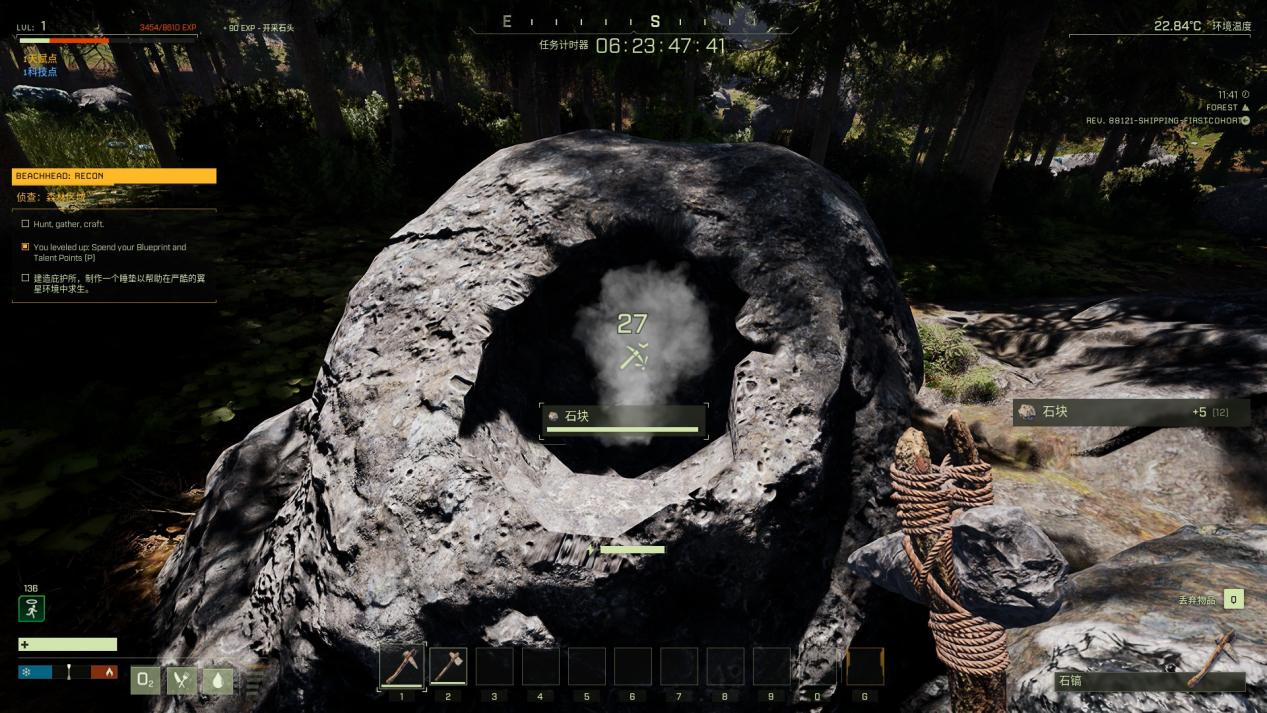
Task: Click the water droplet hydration icon
Action: (217, 680)
